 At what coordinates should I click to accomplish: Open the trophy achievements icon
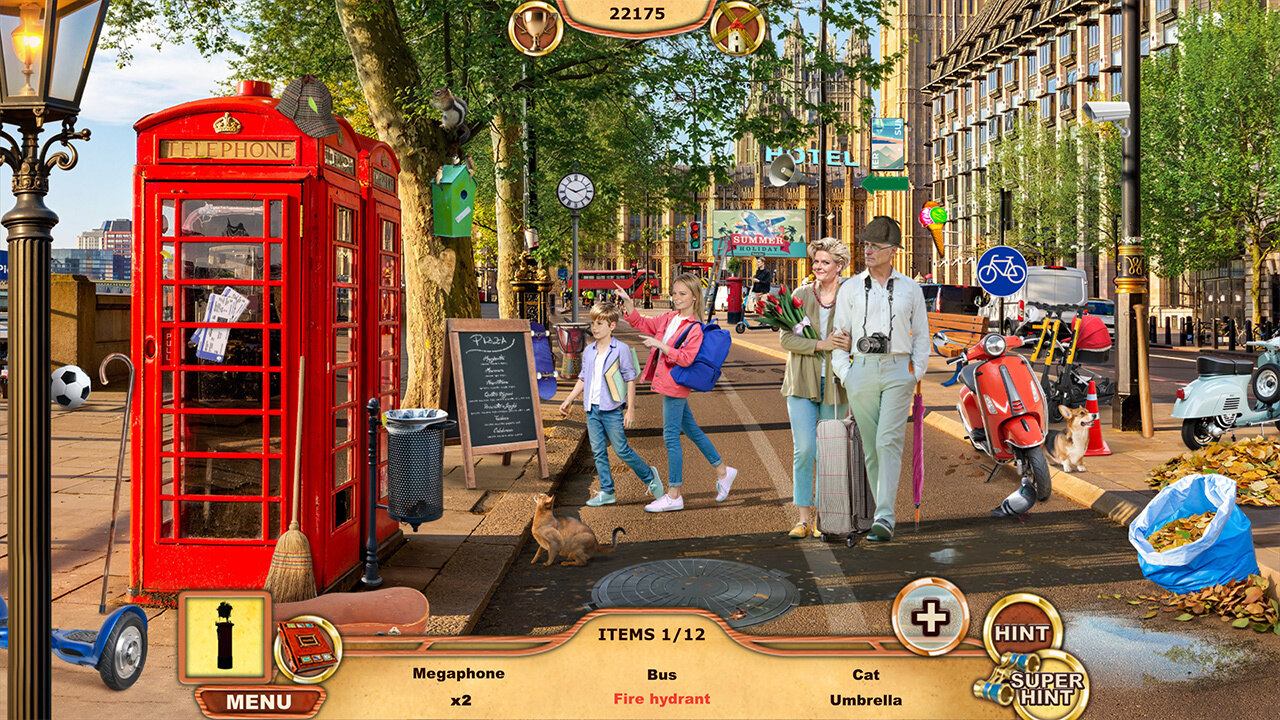point(535,27)
